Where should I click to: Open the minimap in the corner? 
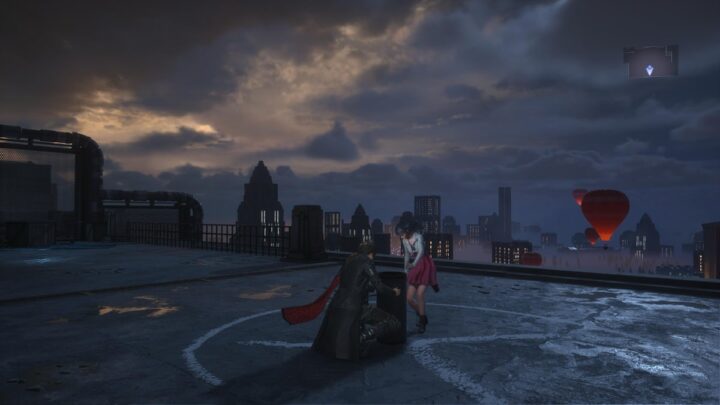650,62
